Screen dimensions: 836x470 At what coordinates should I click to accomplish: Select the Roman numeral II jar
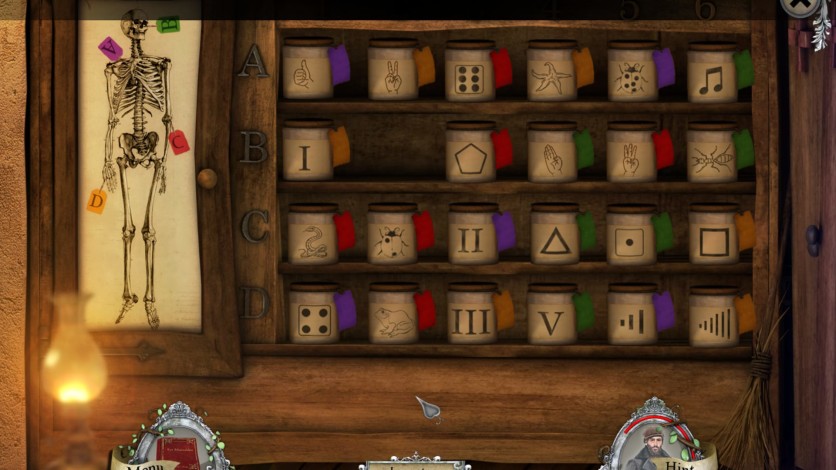471,237
